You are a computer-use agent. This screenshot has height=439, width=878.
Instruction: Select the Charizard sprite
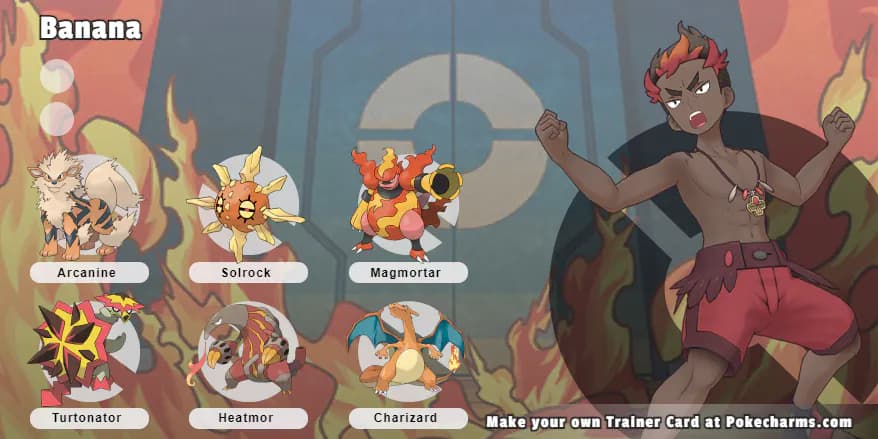pos(404,348)
